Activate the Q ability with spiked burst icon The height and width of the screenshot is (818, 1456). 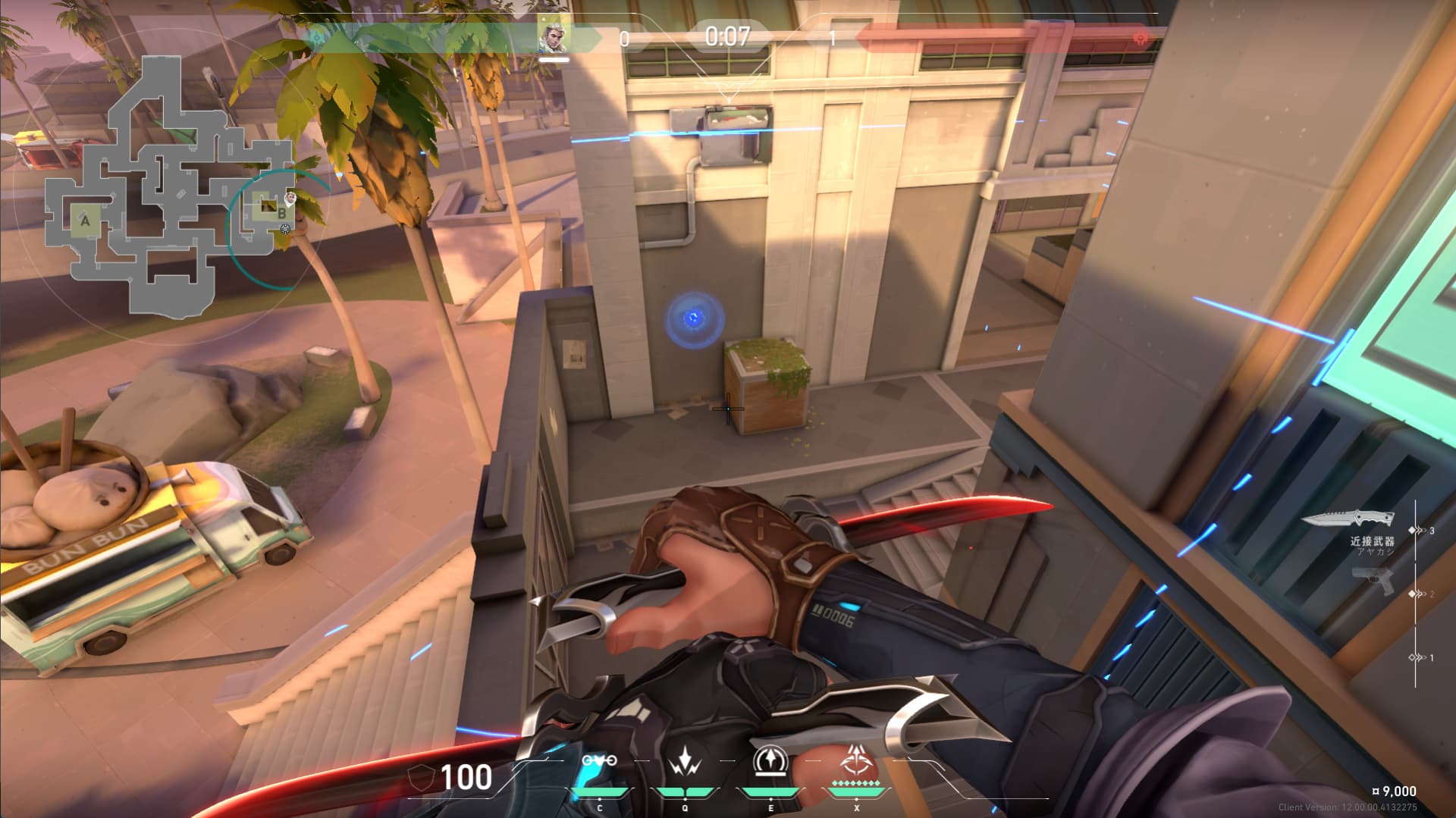coord(685,761)
